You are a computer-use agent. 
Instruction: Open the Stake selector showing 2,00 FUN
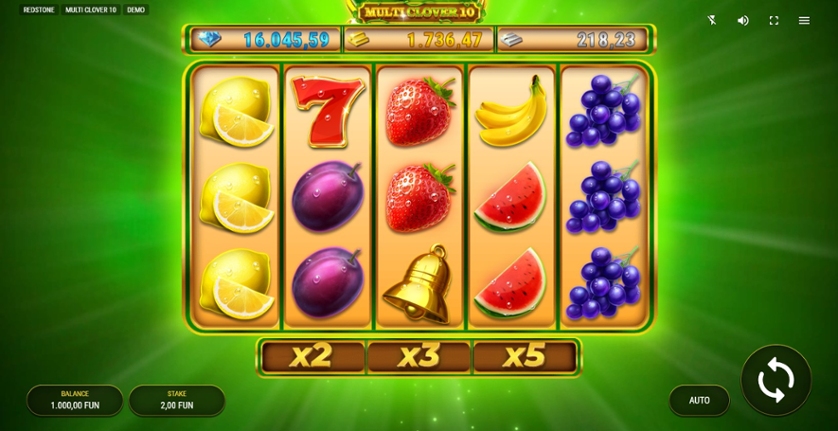pyautogui.click(x=177, y=400)
